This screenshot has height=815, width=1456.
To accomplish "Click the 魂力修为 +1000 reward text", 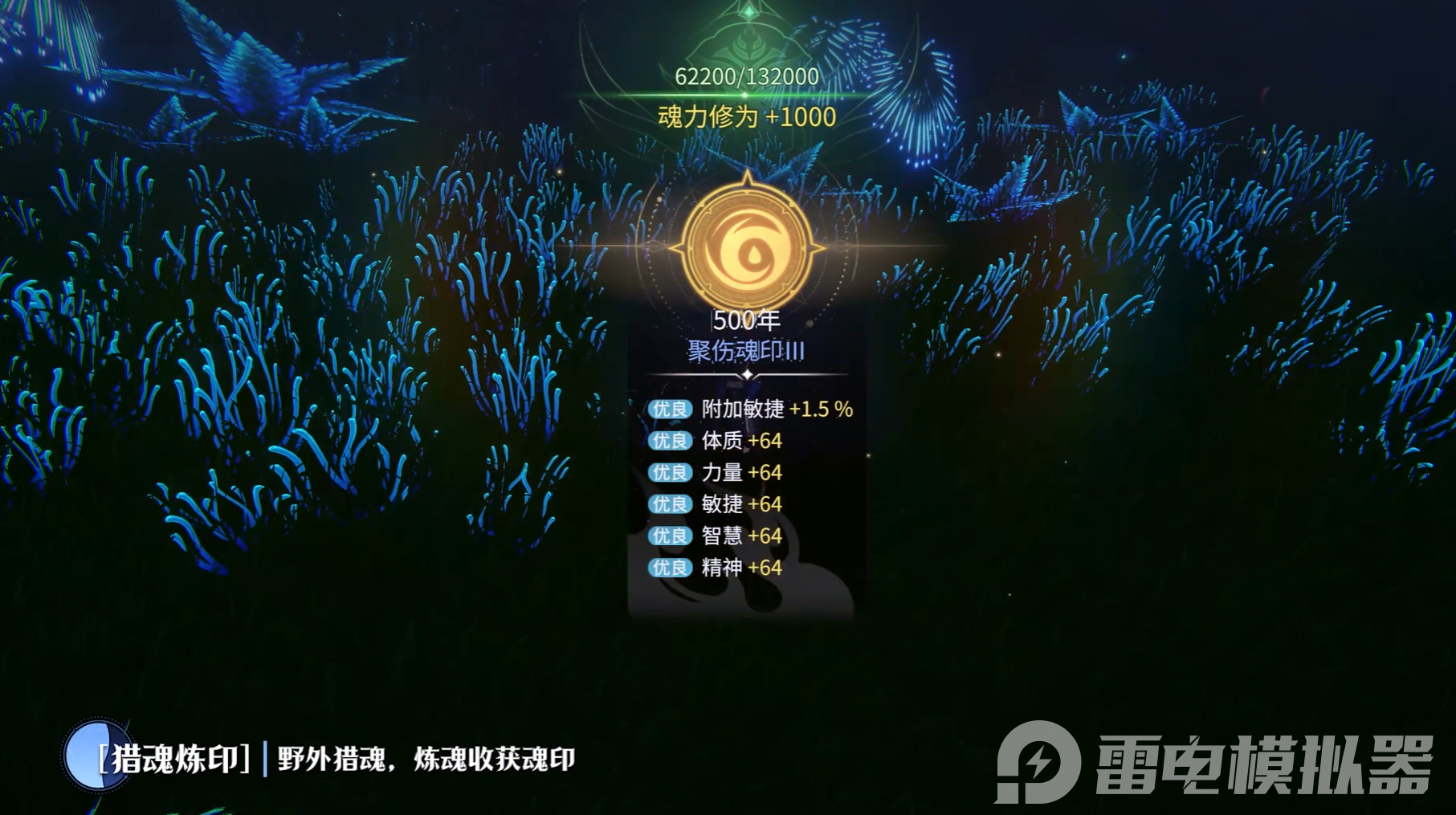I will point(746,116).
